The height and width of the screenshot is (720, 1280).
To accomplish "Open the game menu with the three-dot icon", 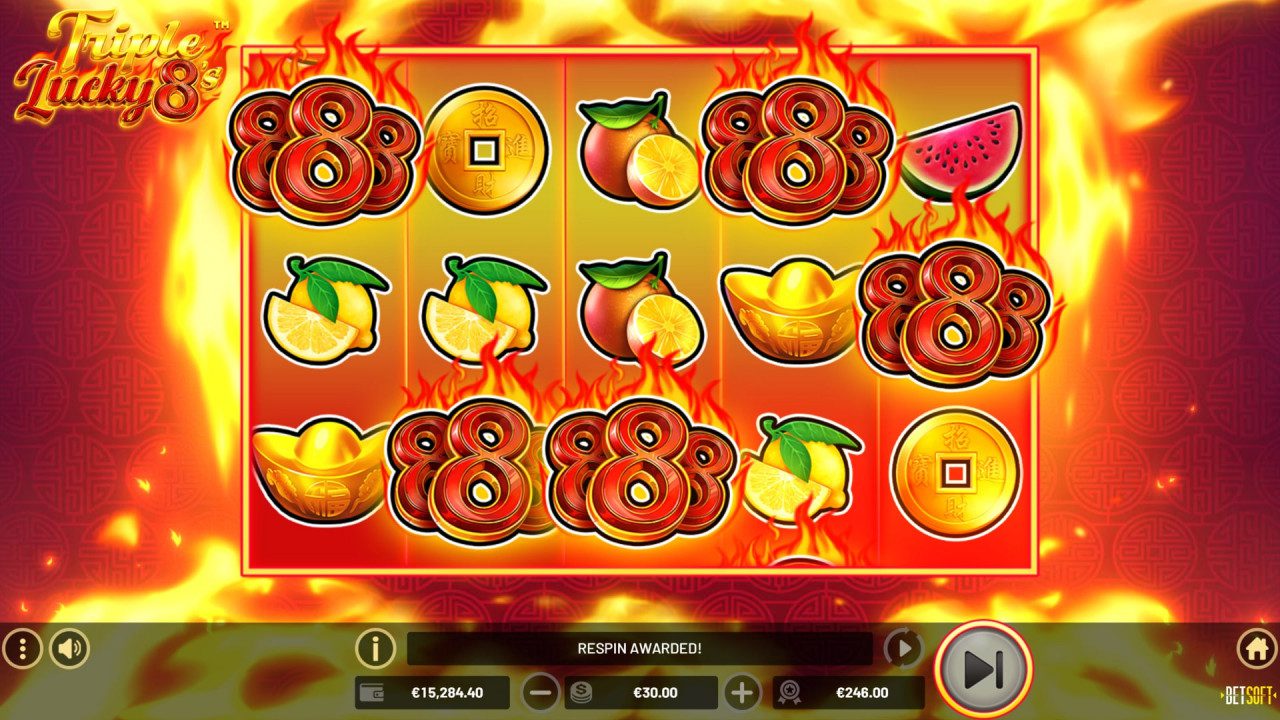I will point(22,648).
